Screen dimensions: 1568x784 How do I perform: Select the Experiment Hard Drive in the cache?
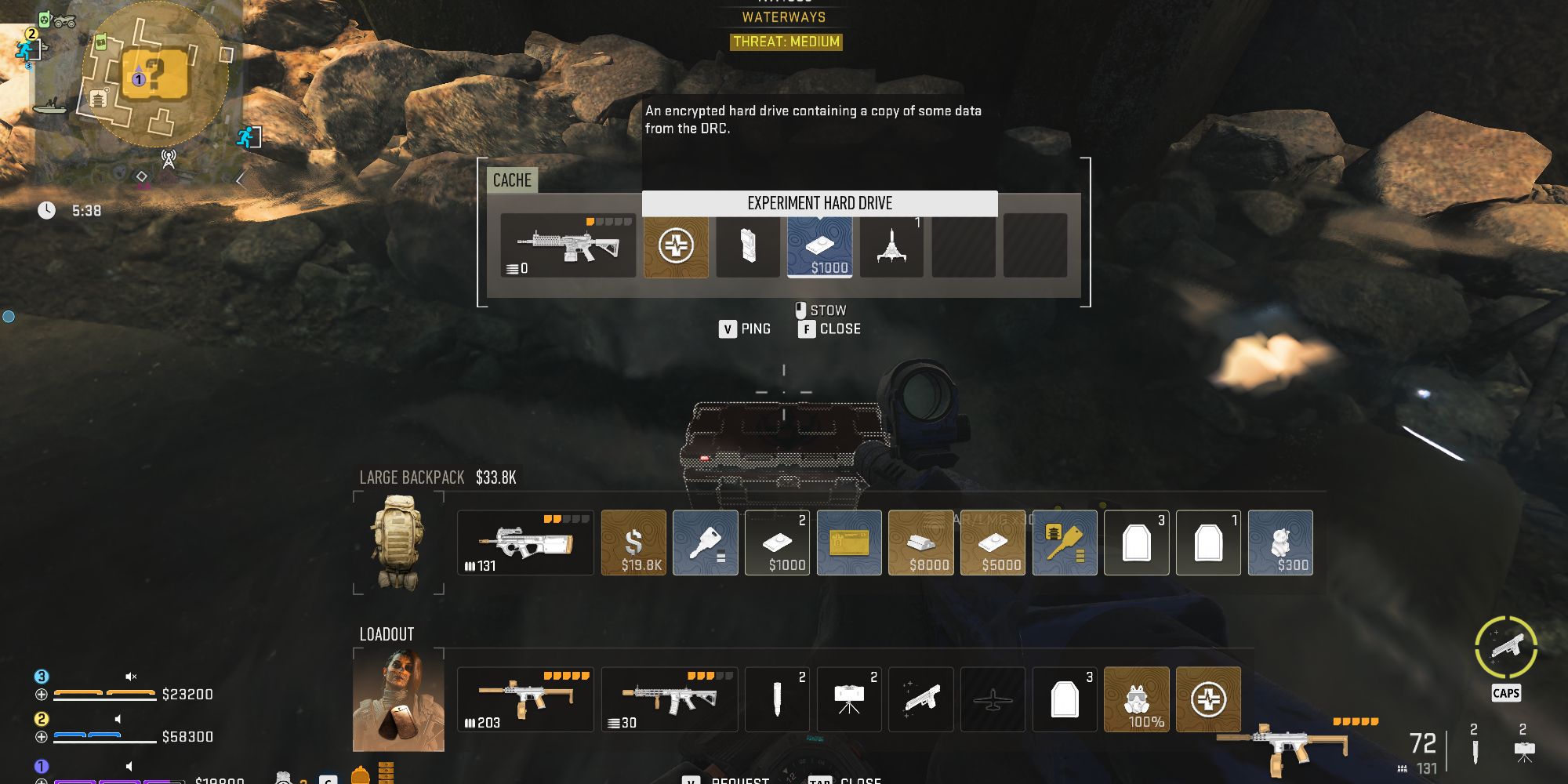(x=821, y=246)
